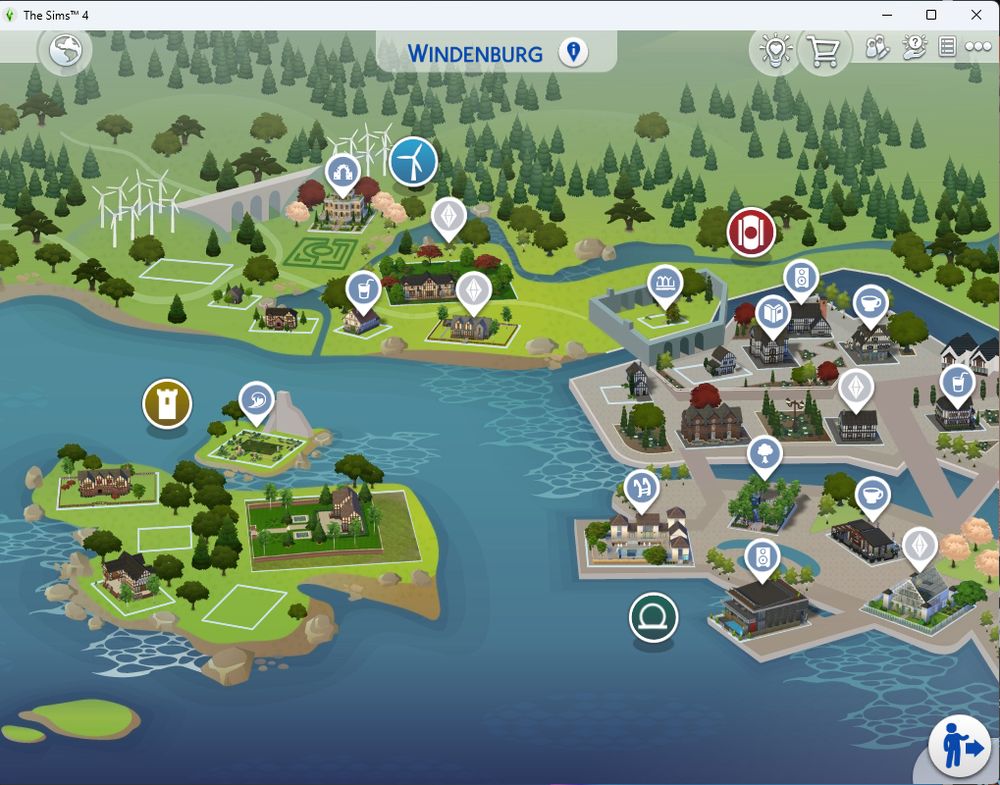Maximize the Sims 4 window

coord(931,15)
